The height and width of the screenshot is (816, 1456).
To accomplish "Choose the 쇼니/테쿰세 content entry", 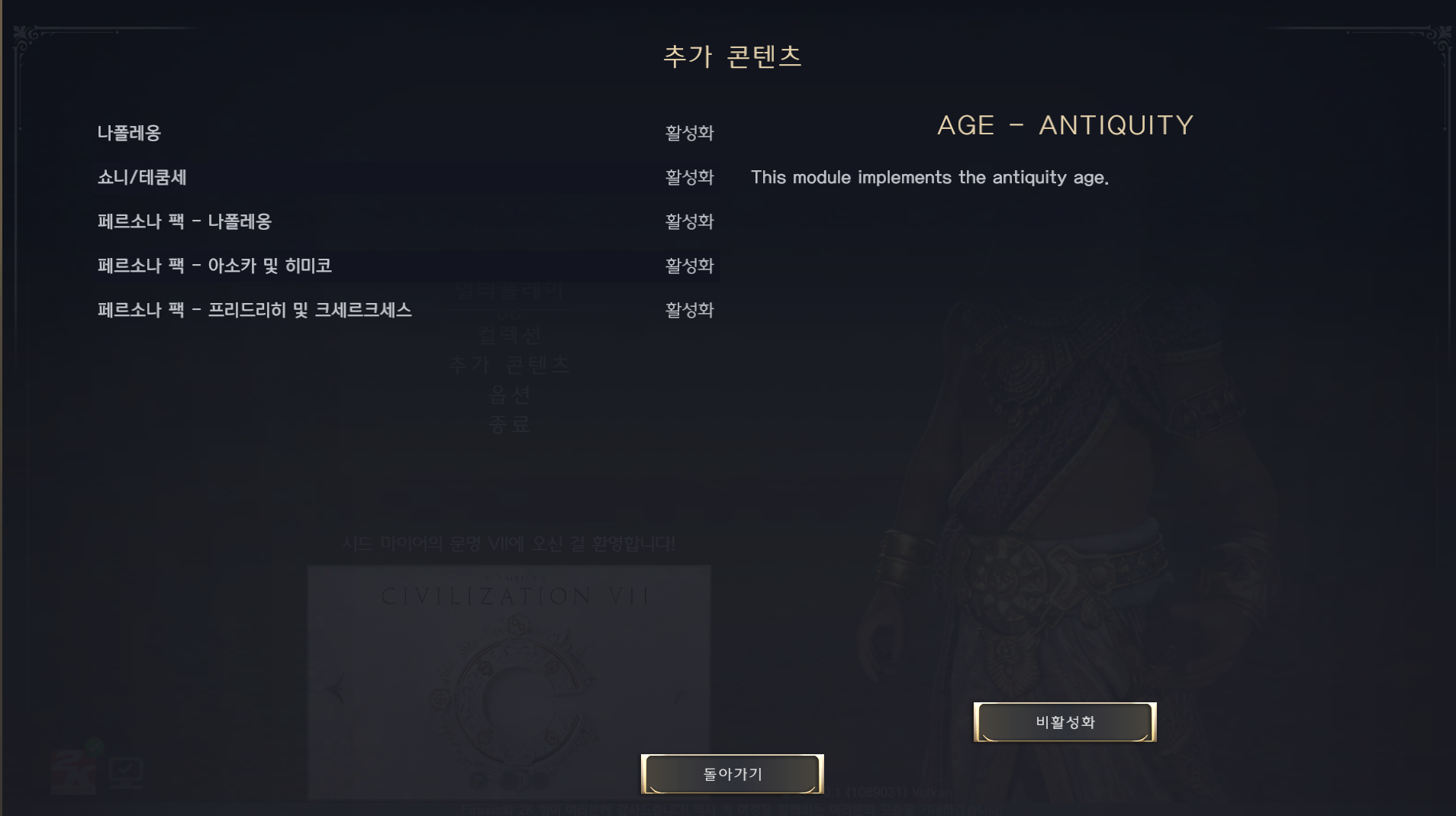I will 142,177.
